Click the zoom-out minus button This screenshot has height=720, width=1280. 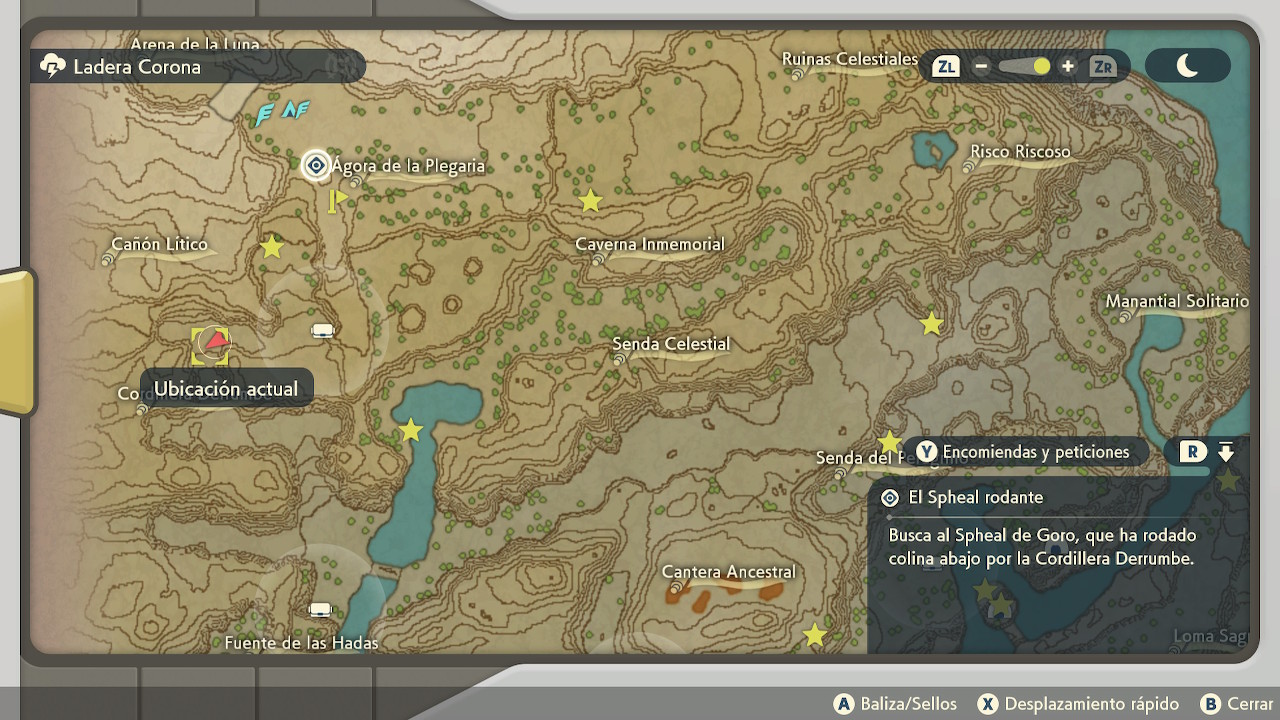pos(981,67)
